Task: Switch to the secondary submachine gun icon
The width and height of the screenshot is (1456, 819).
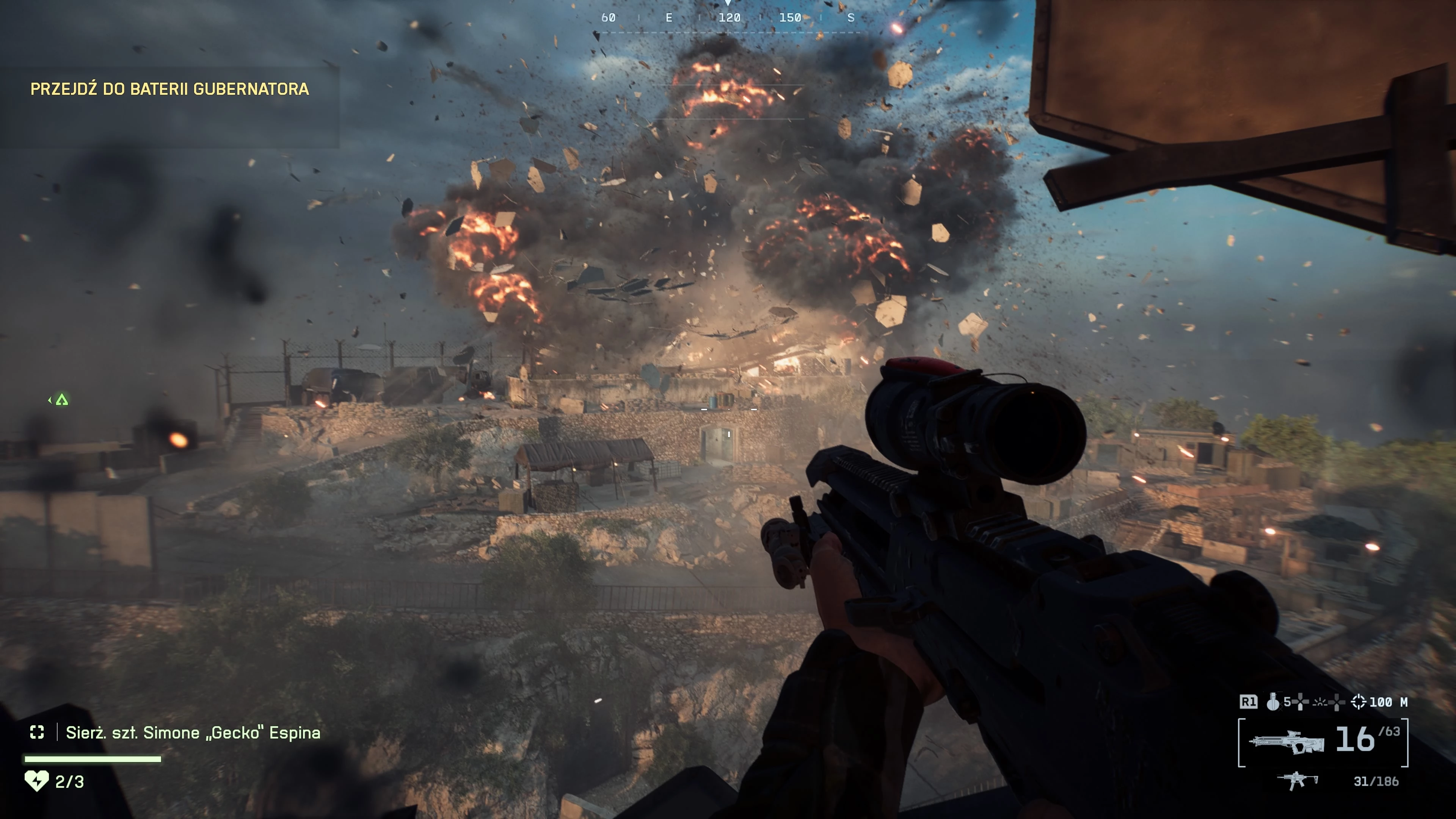Action: (1297, 781)
